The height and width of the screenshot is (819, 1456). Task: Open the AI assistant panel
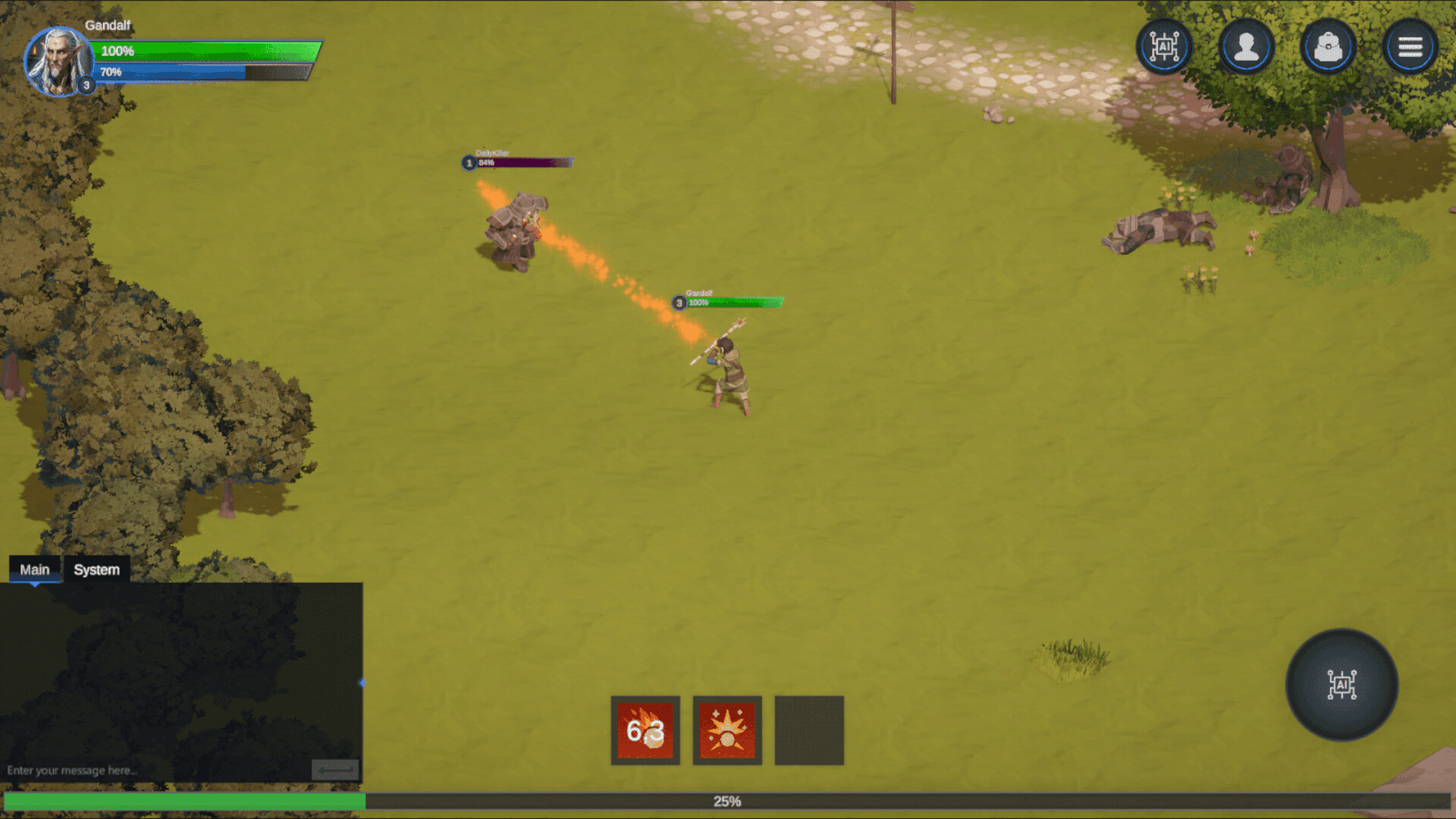pyautogui.click(x=1164, y=46)
